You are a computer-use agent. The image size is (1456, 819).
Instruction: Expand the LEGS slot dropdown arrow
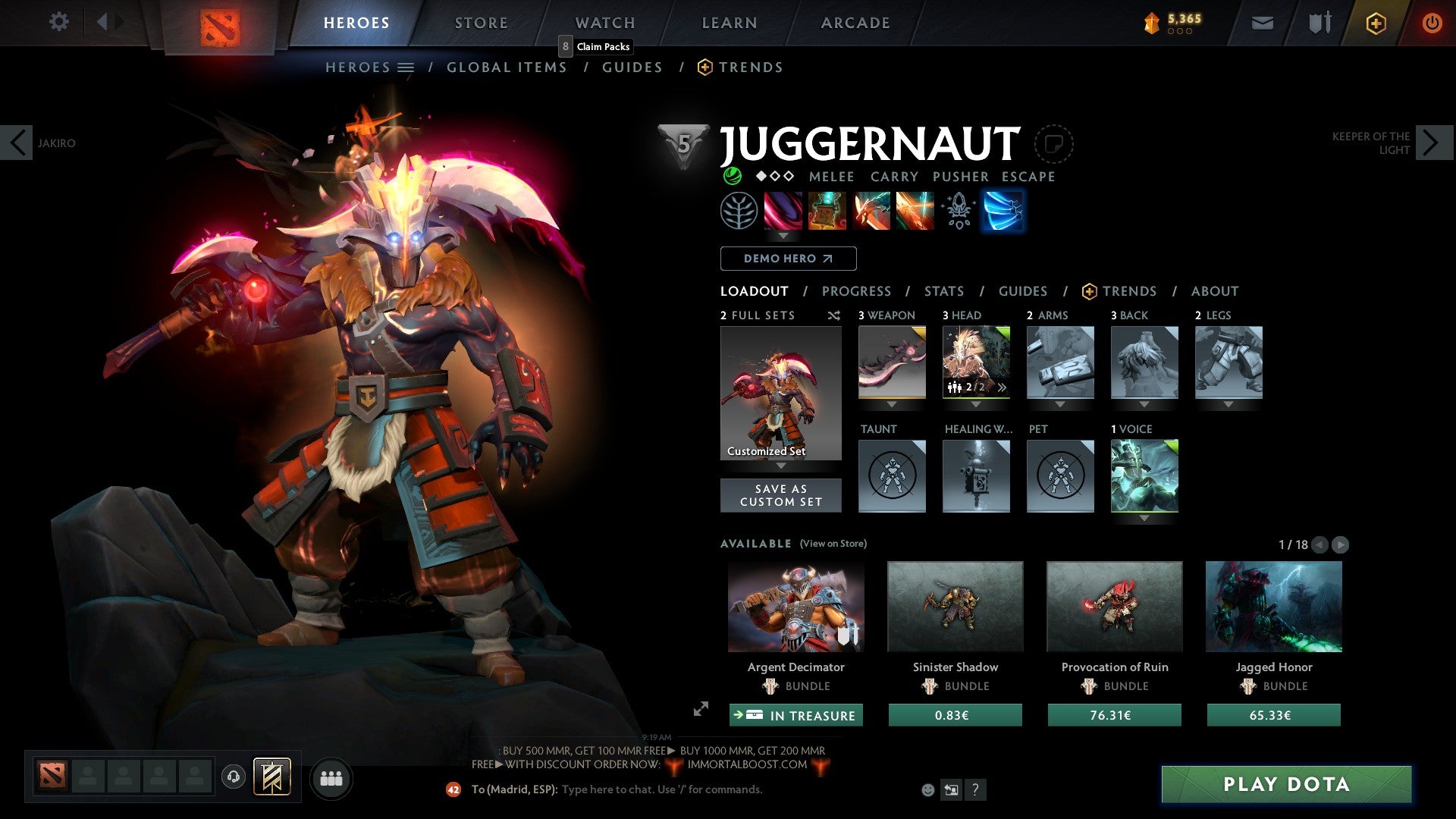click(x=1229, y=403)
